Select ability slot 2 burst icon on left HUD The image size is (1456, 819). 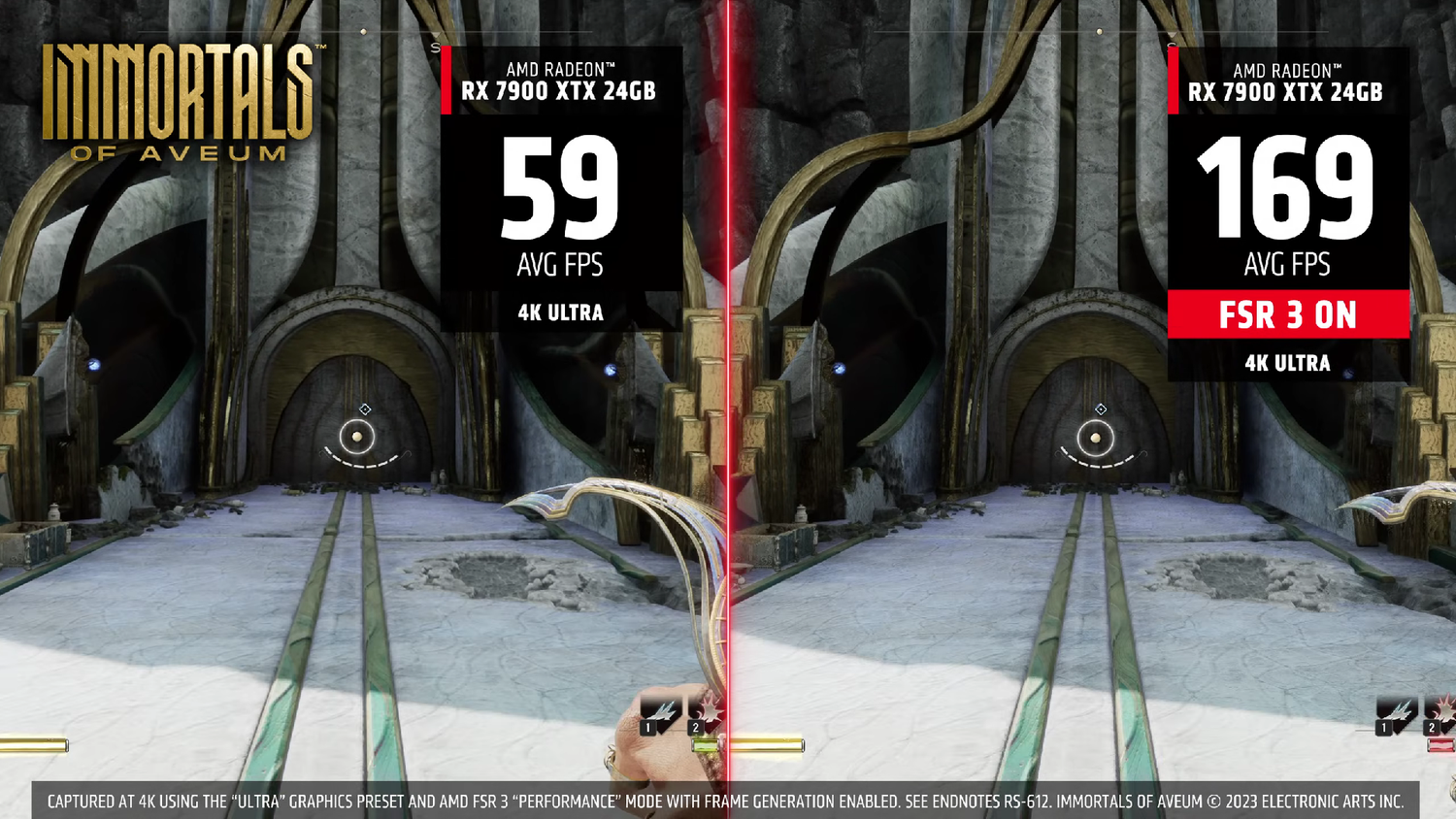710,710
